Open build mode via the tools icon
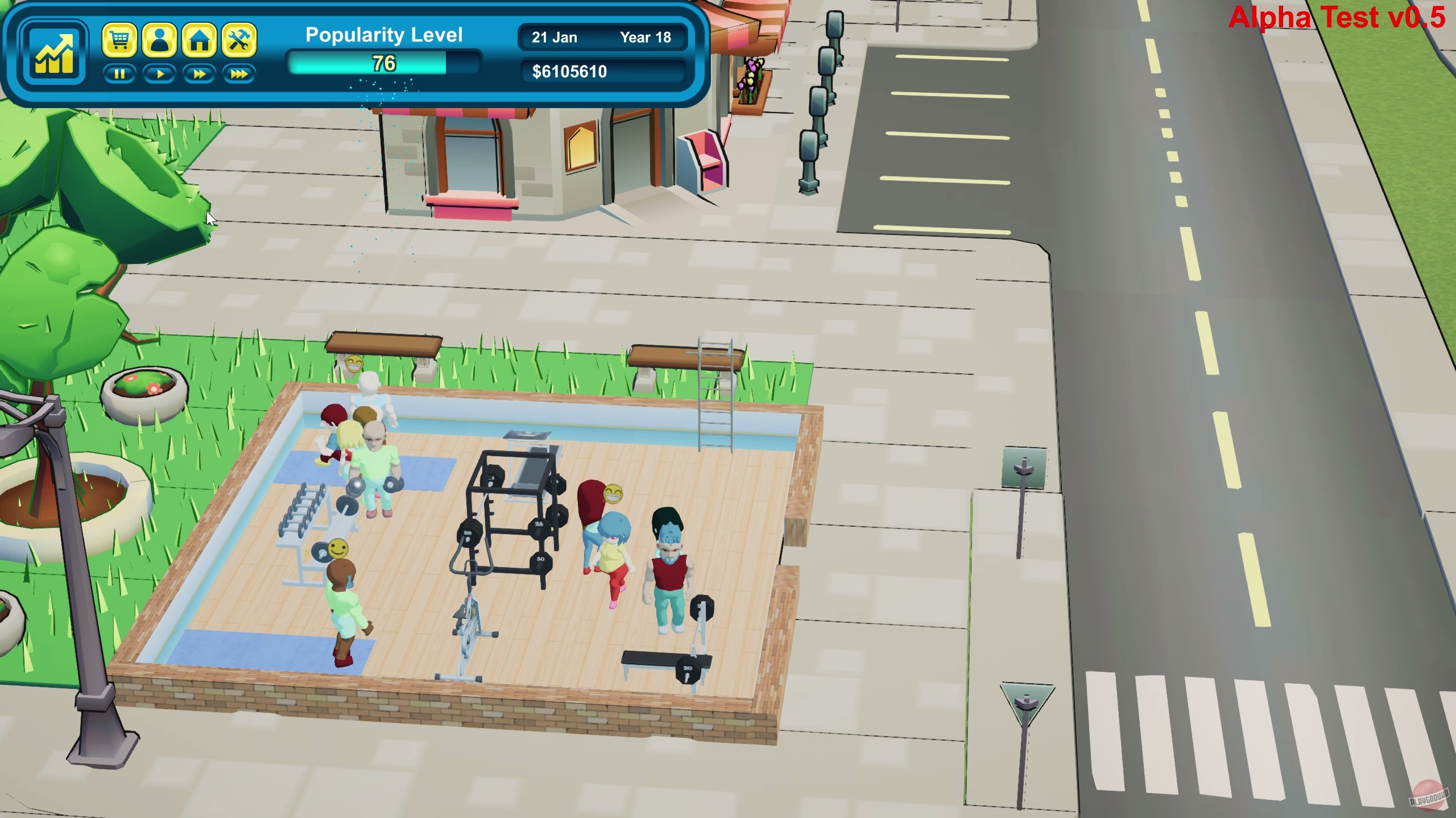The width and height of the screenshot is (1456, 818). click(x=239, y=41)
